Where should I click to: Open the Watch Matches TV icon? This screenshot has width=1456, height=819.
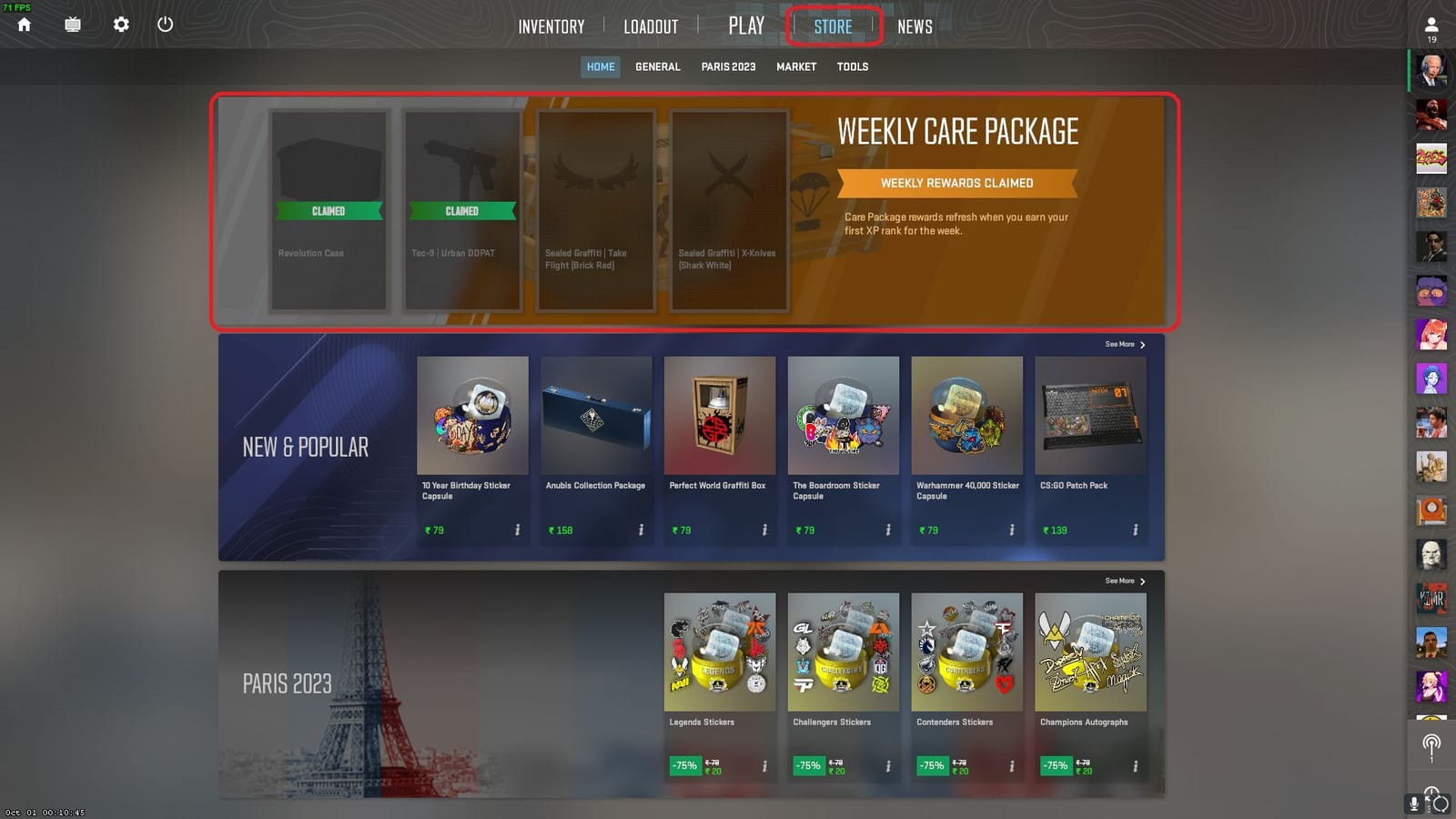click(72, 25)
